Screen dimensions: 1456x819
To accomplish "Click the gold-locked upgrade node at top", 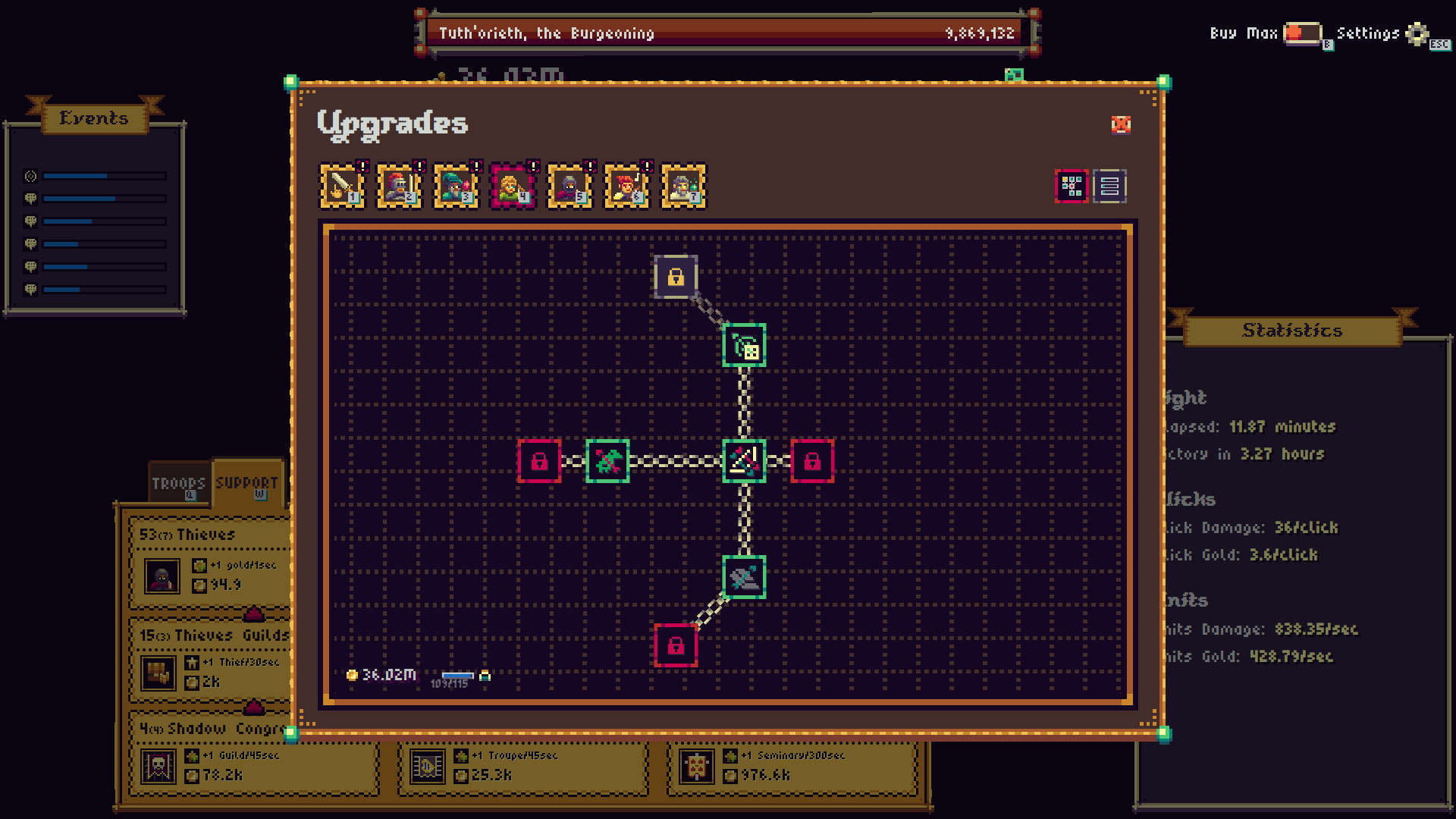I will (x=676, y=278).
